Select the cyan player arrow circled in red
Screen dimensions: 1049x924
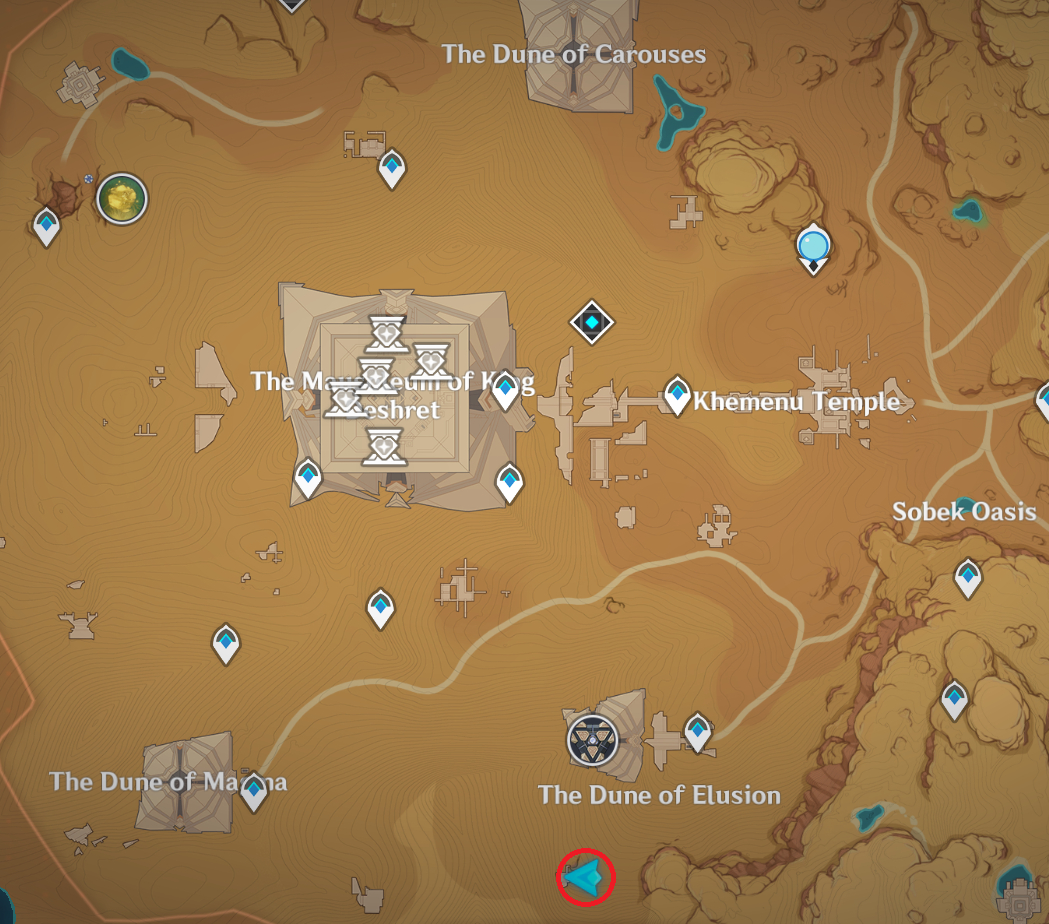585,877
